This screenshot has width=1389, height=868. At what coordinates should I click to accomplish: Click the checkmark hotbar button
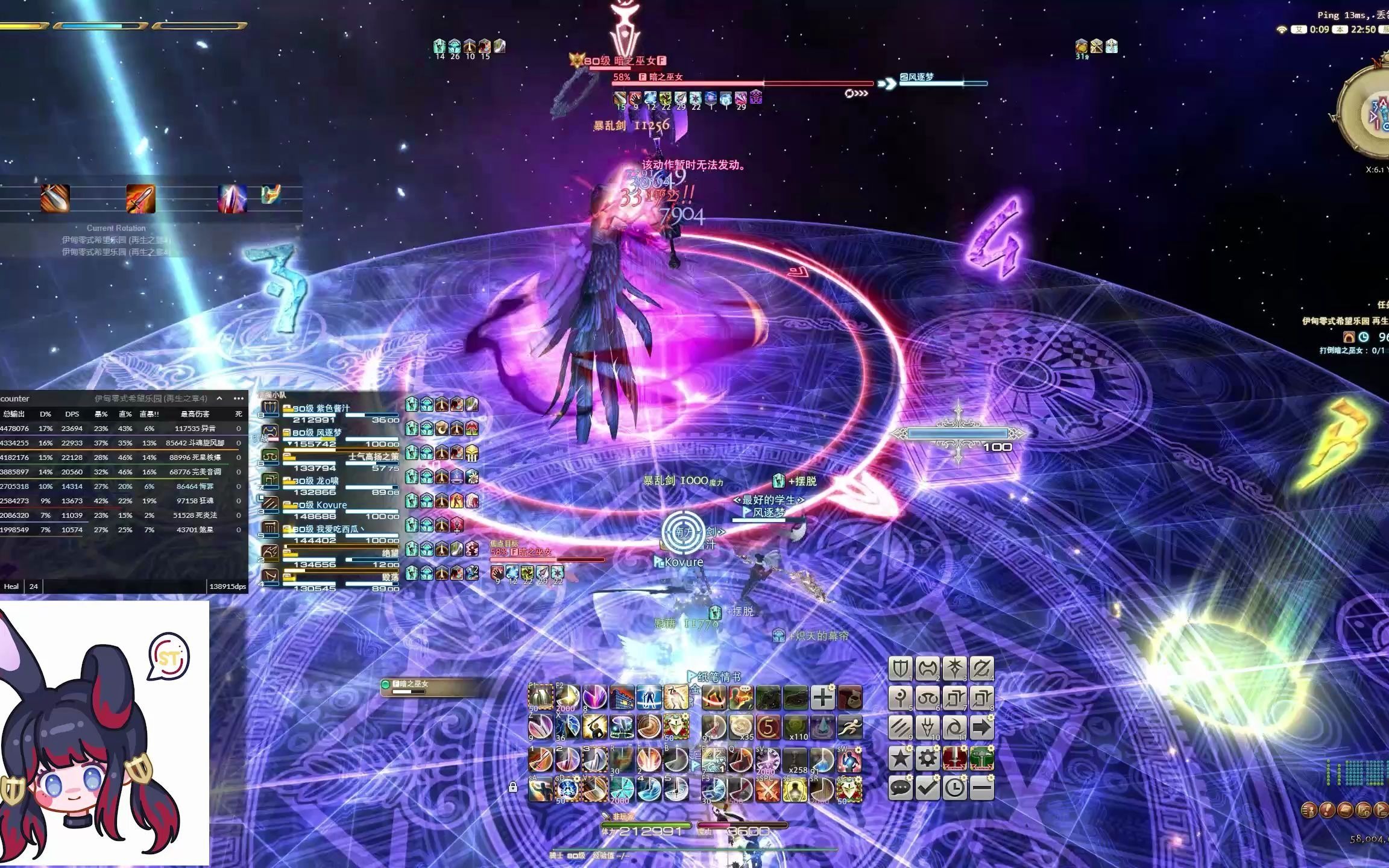pos(927,788)
